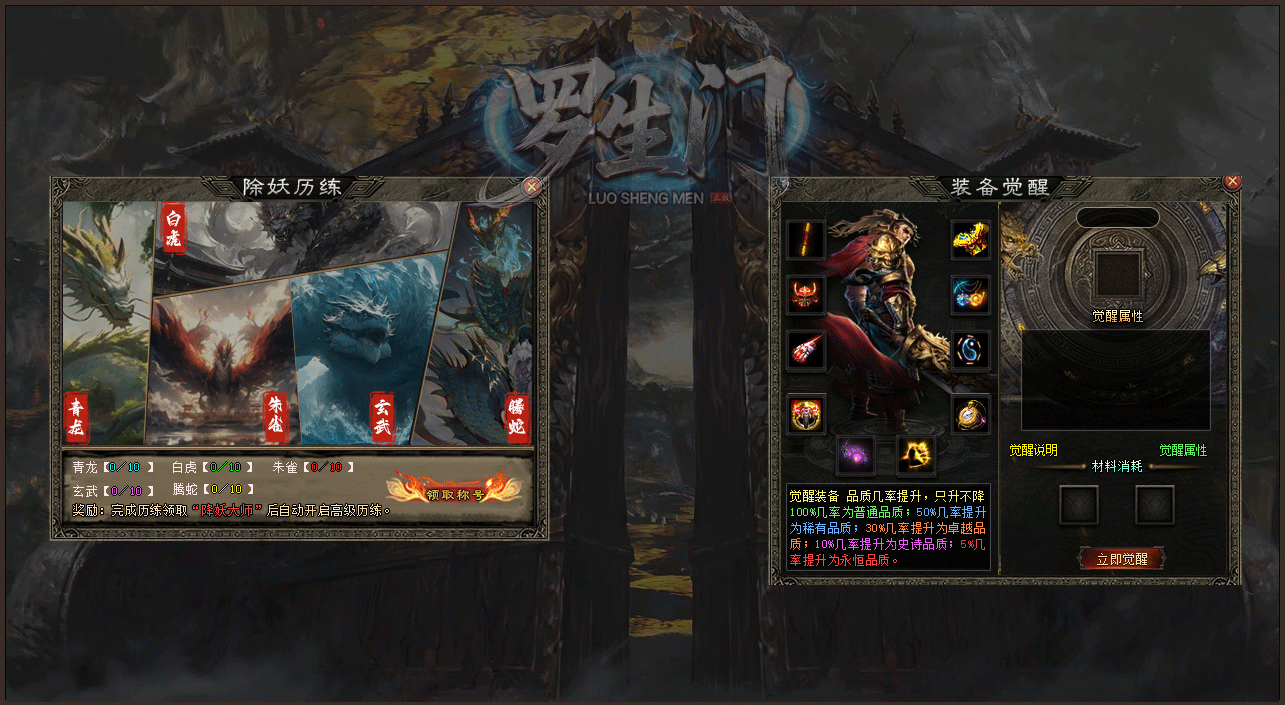Select the golden armor chest slot
1285x705 pixels.
pos(970,240)
